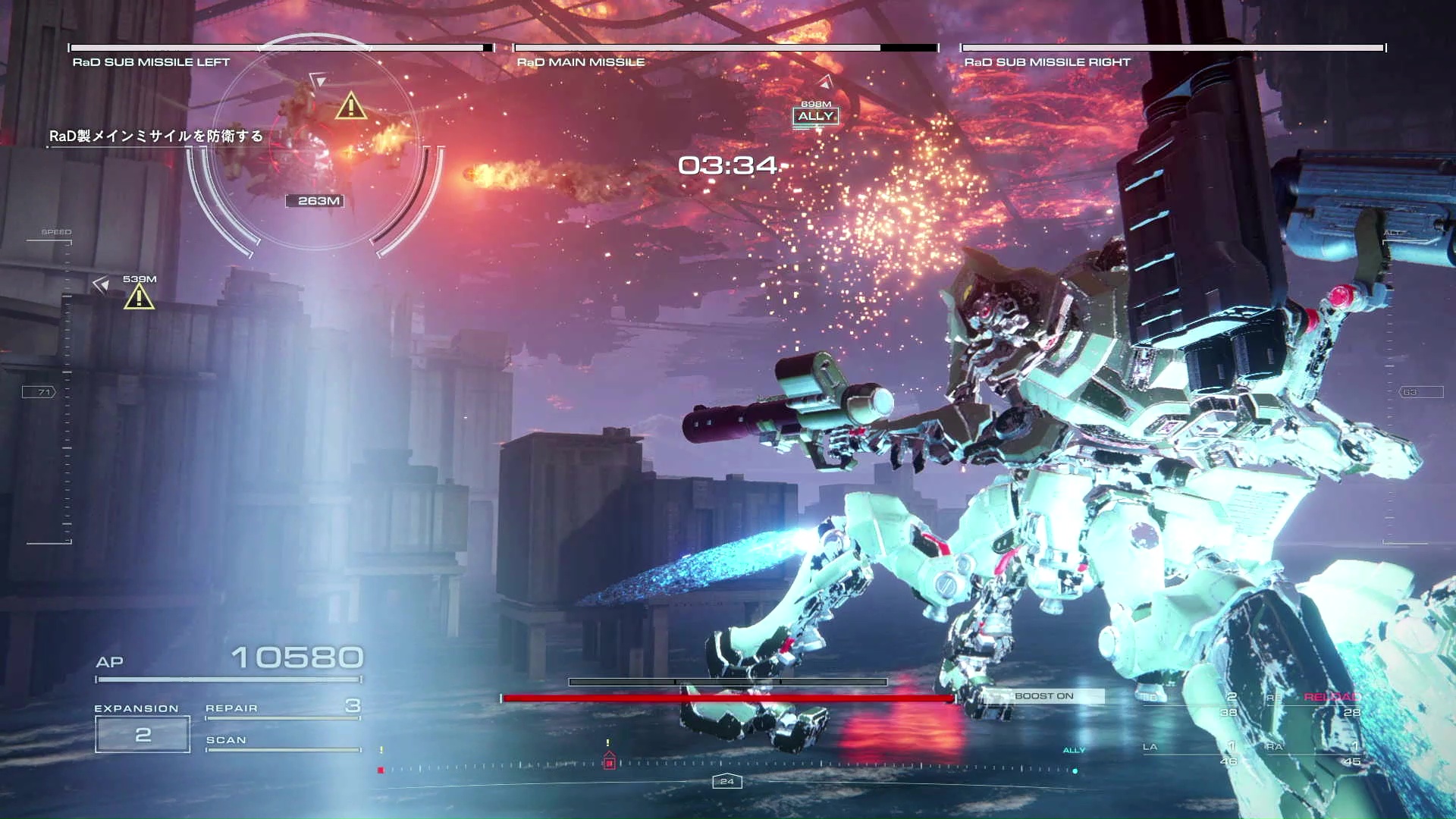Image resolution: width=1456 pixels, height=819 pixels.
Task: Select the LA left arm weapon slot
Action: (1189, 752)
